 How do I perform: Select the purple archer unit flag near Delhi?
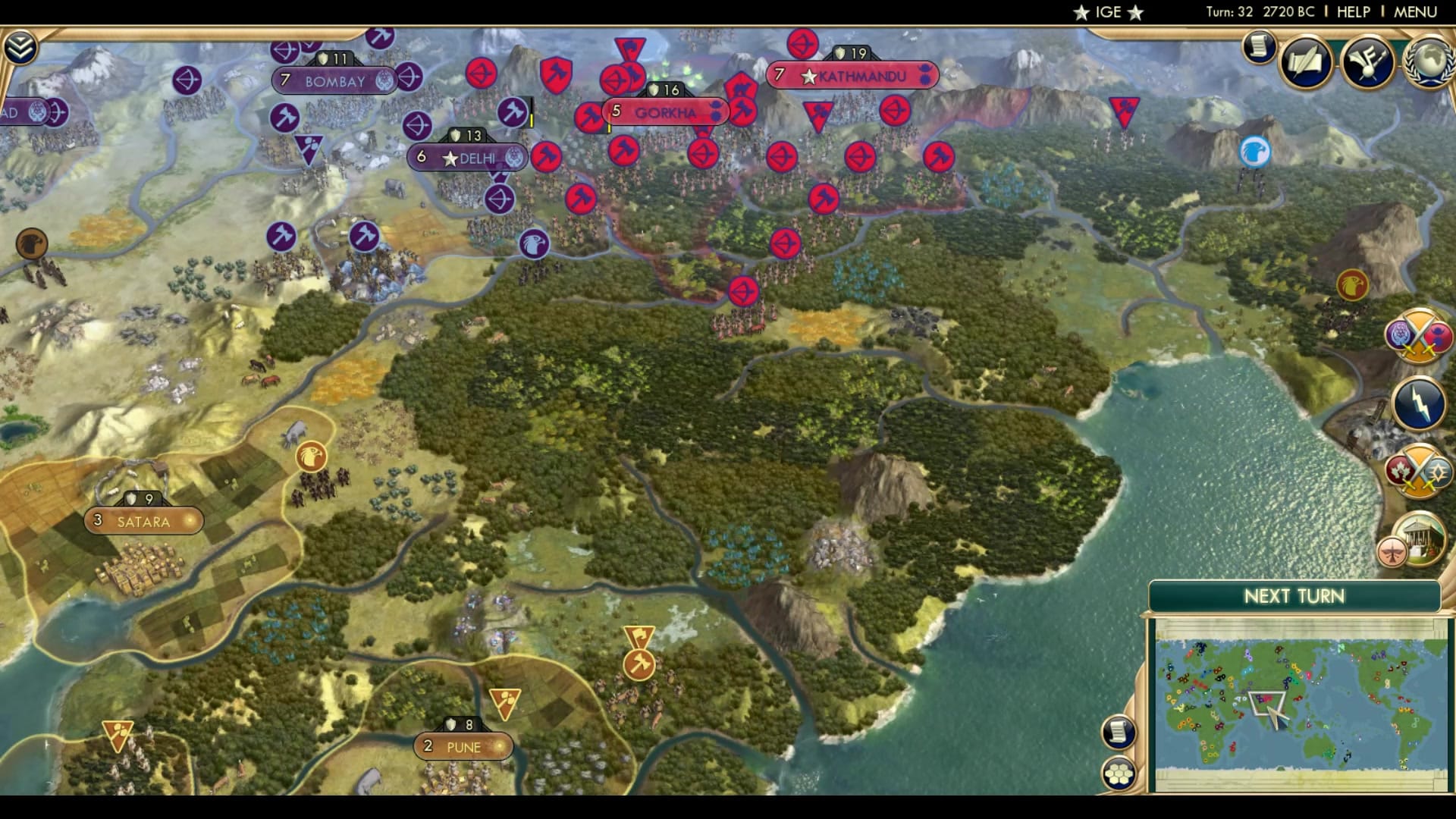point(501,199)
